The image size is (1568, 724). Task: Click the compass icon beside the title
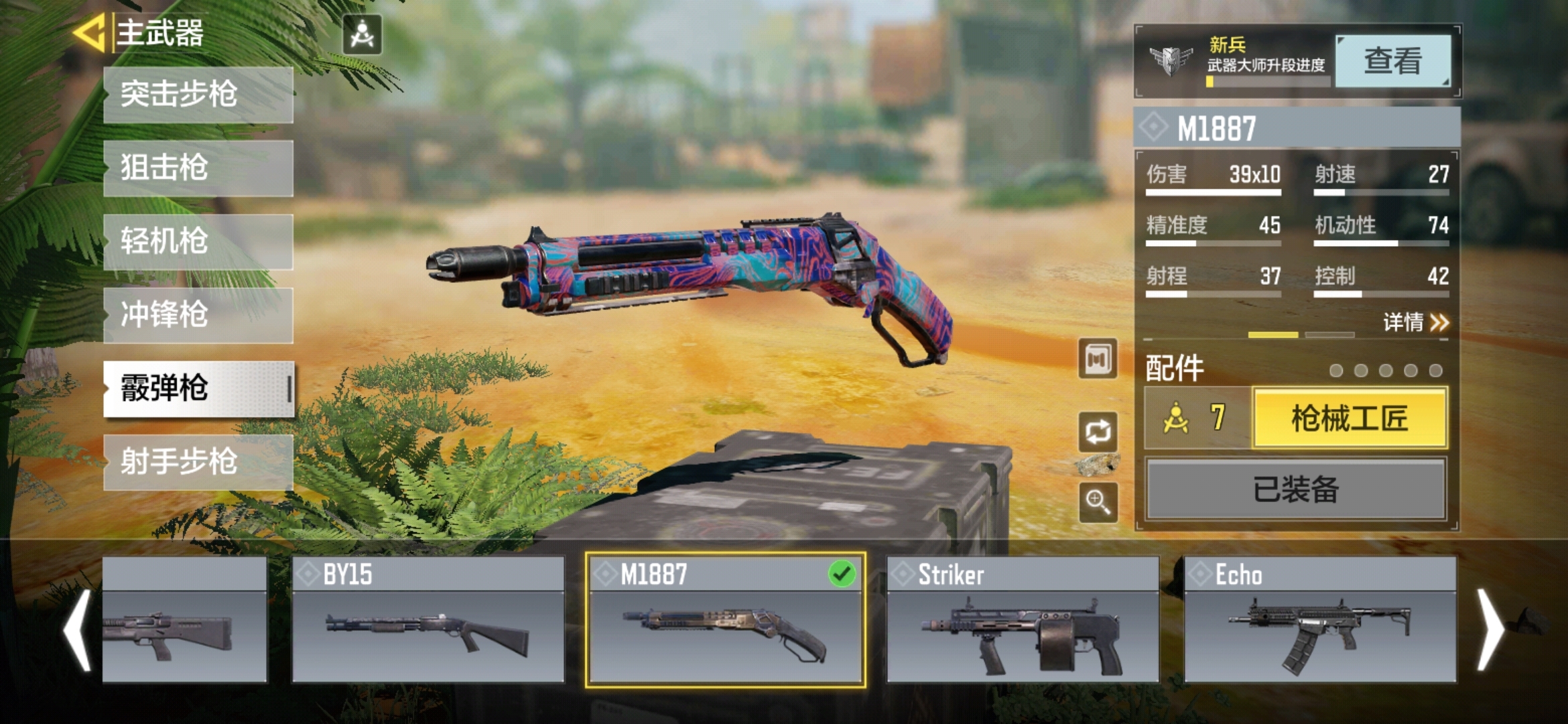tap(363, 35)
